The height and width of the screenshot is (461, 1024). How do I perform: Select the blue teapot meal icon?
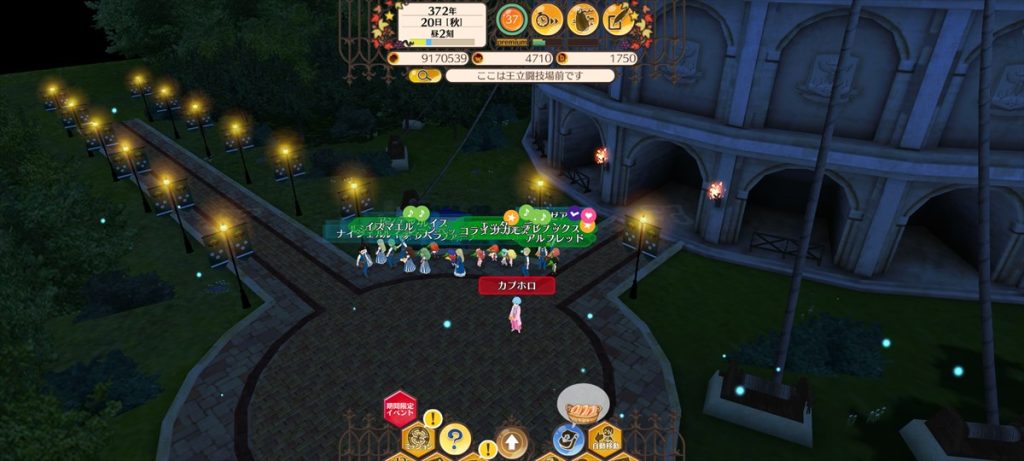click(567, 438)
